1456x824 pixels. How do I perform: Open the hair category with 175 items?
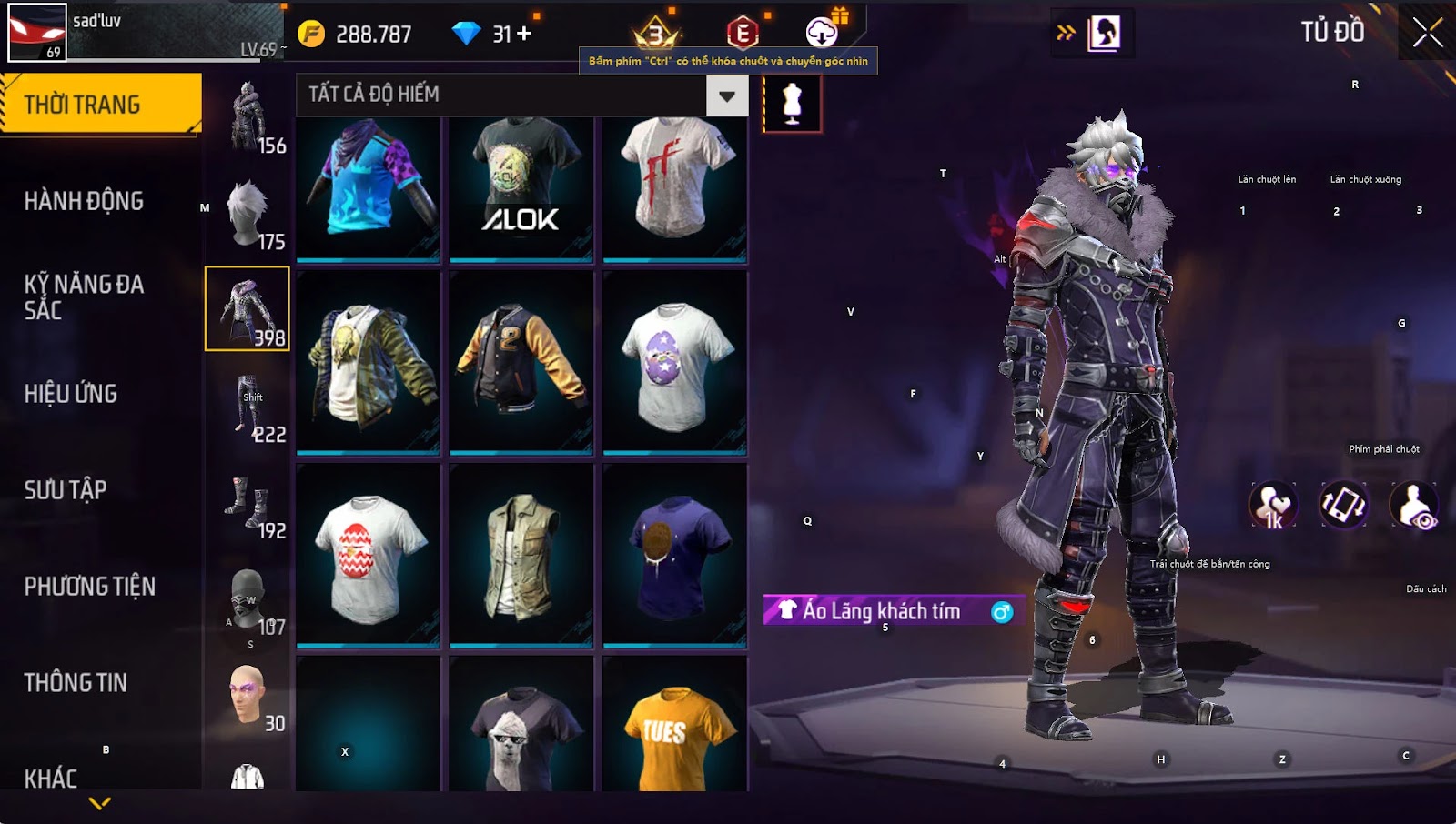pos(248,215)
